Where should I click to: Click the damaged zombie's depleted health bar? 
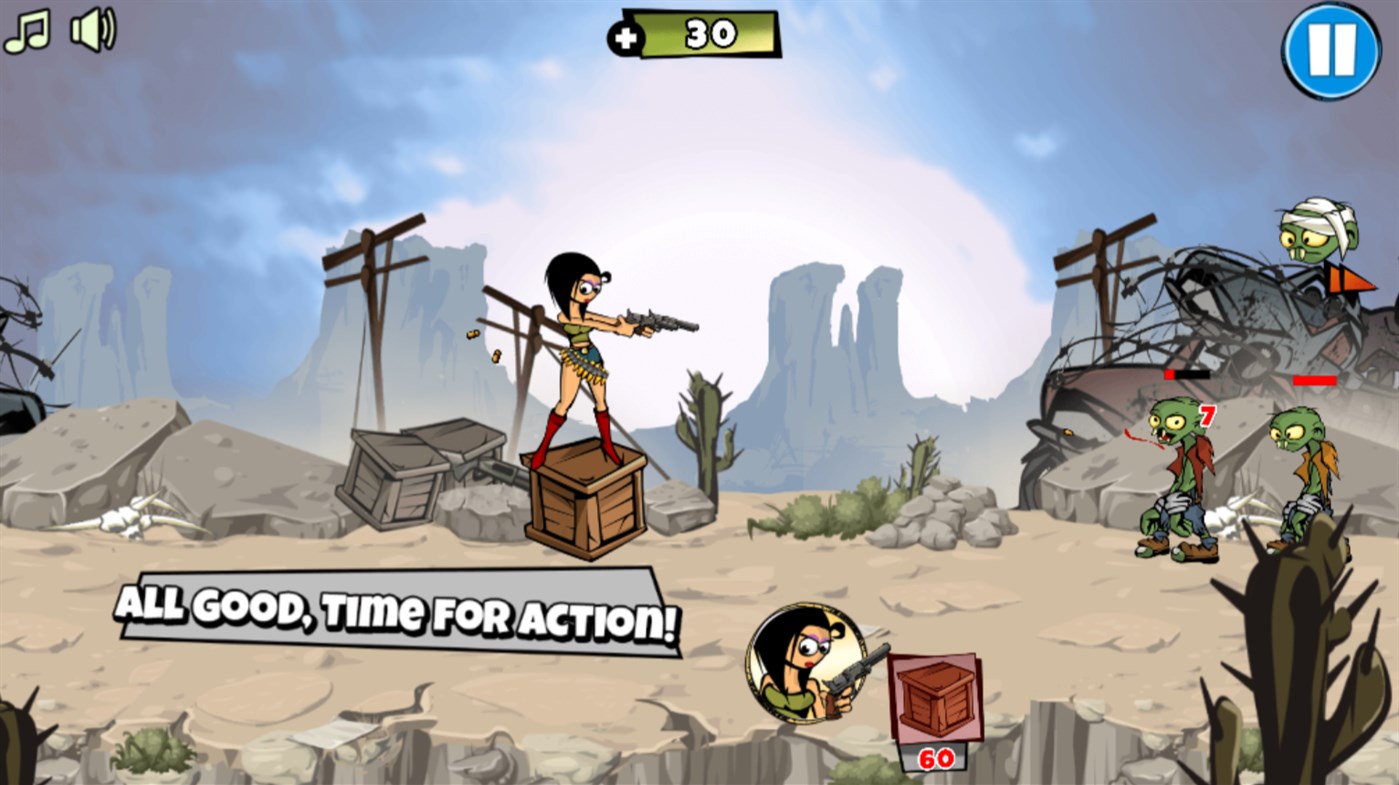(x=1186, y=376)
